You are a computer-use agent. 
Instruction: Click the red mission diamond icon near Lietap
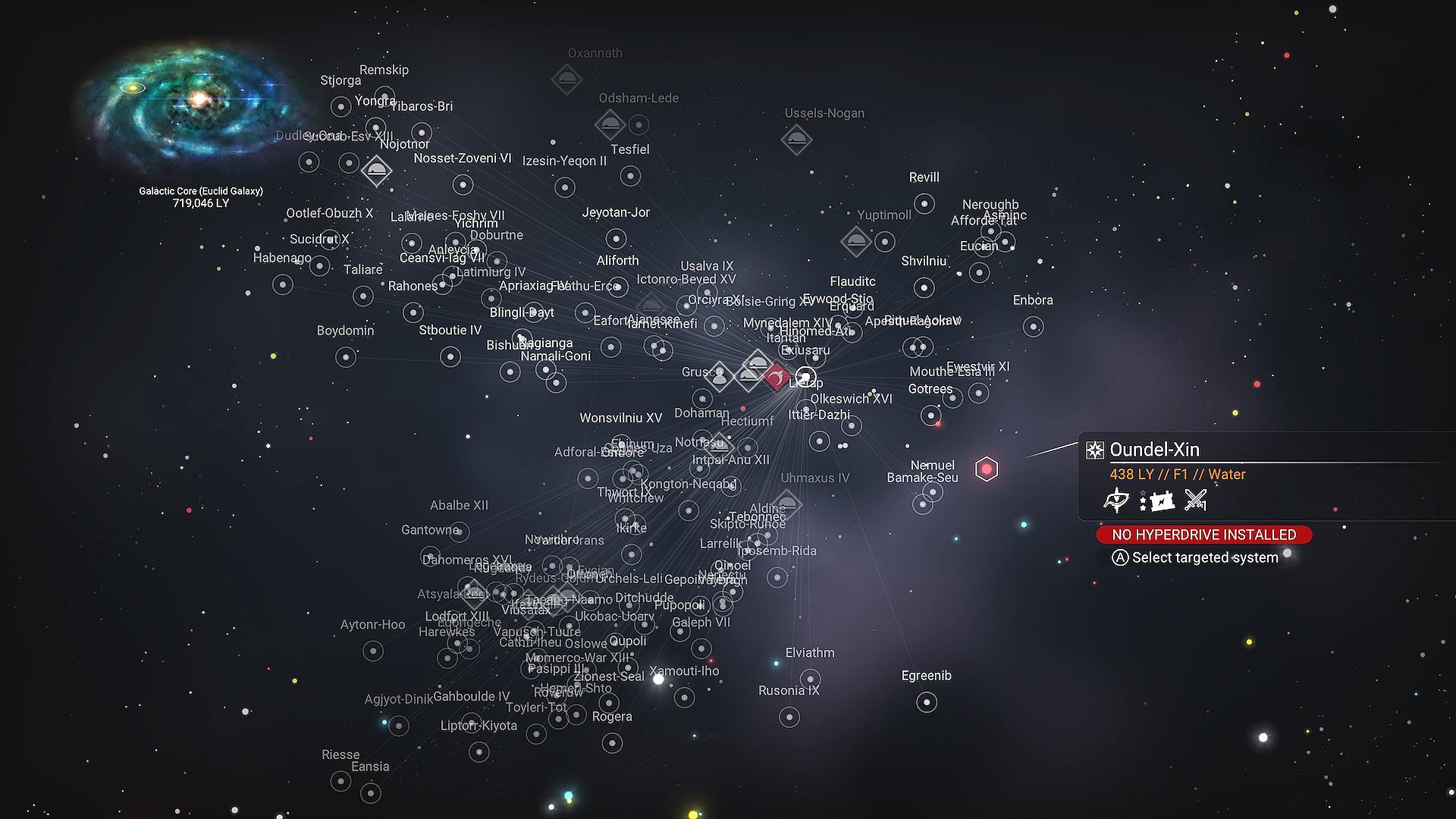click(777, 377)
